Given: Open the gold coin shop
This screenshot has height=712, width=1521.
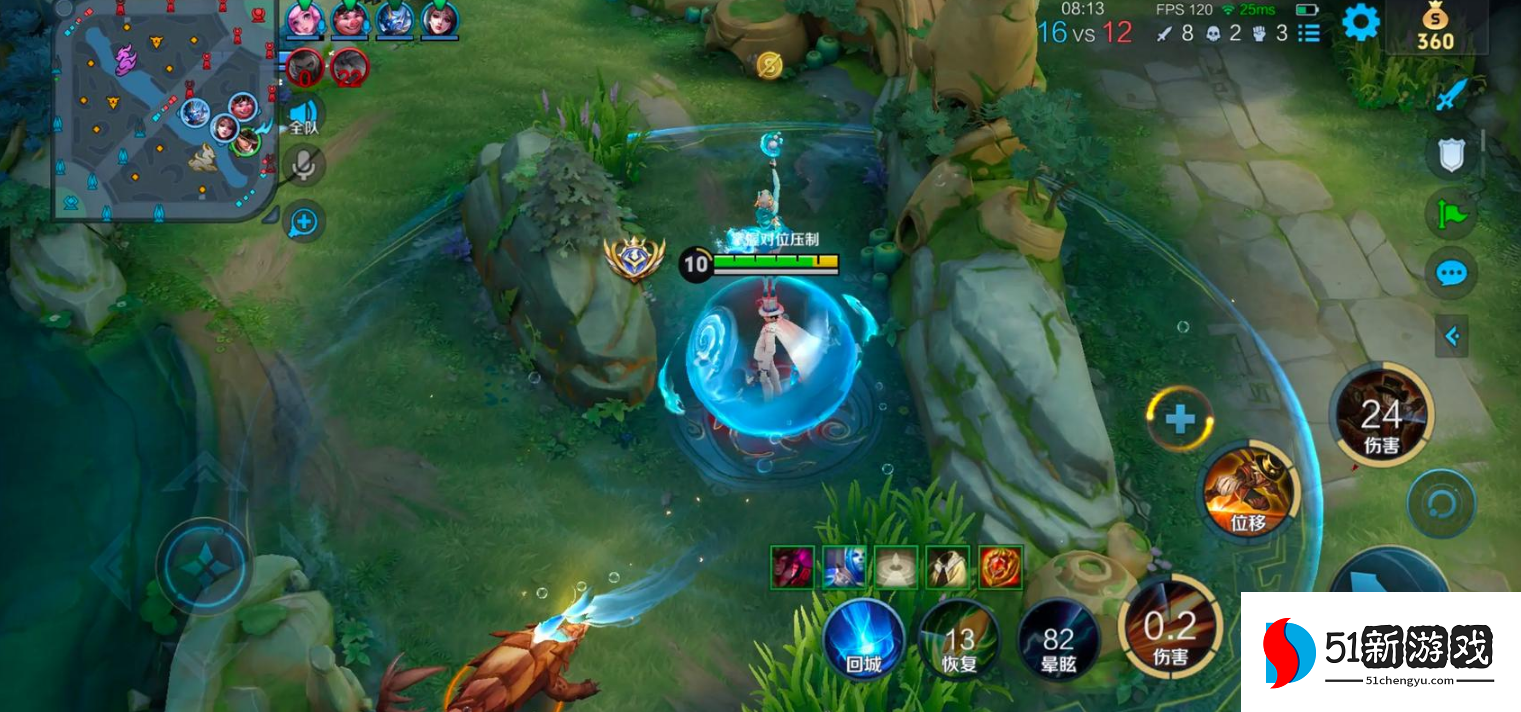Looking at the screenshot, I should pyautogui.click(x=1435, y=28).
